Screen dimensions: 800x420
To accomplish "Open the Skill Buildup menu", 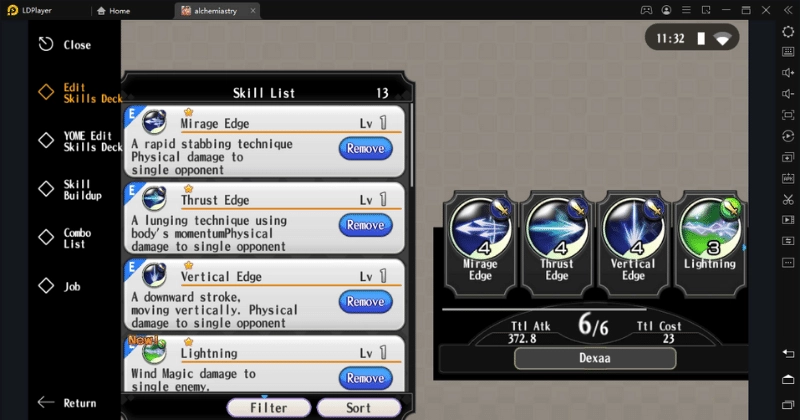I will tap(78, 190).
